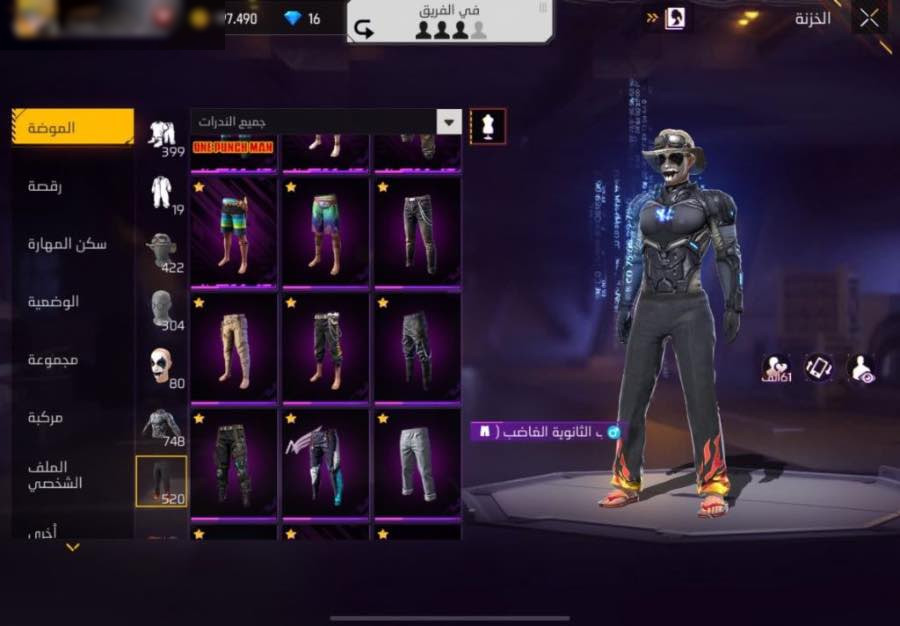
Task: Click the mannequin icon beside the rarity filter
Action: [488, 126]
